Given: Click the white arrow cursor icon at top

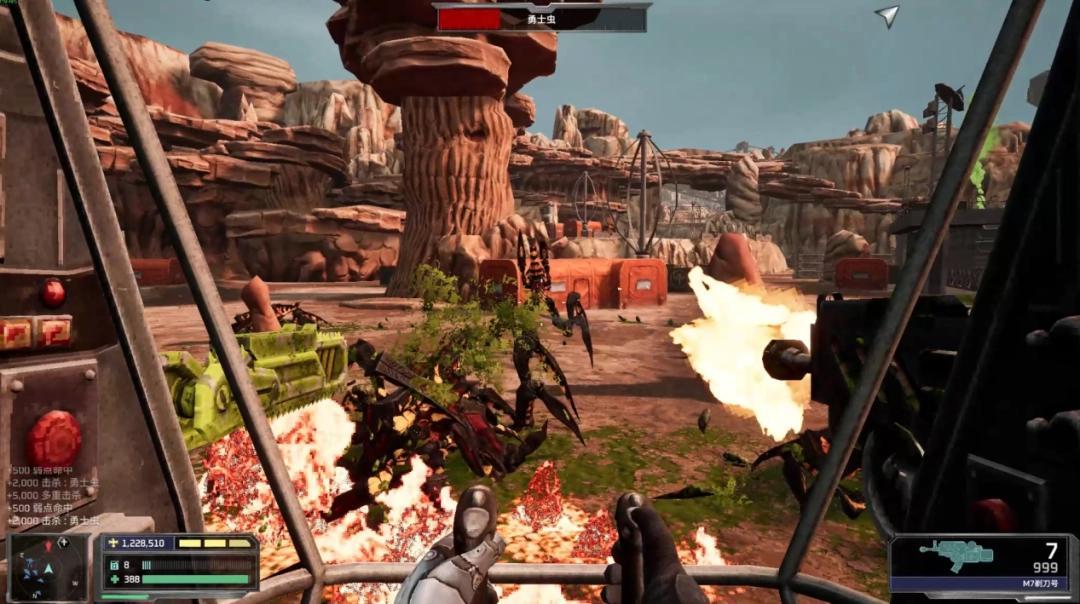Looking at the screenshot, I should (x=887, y=15).
